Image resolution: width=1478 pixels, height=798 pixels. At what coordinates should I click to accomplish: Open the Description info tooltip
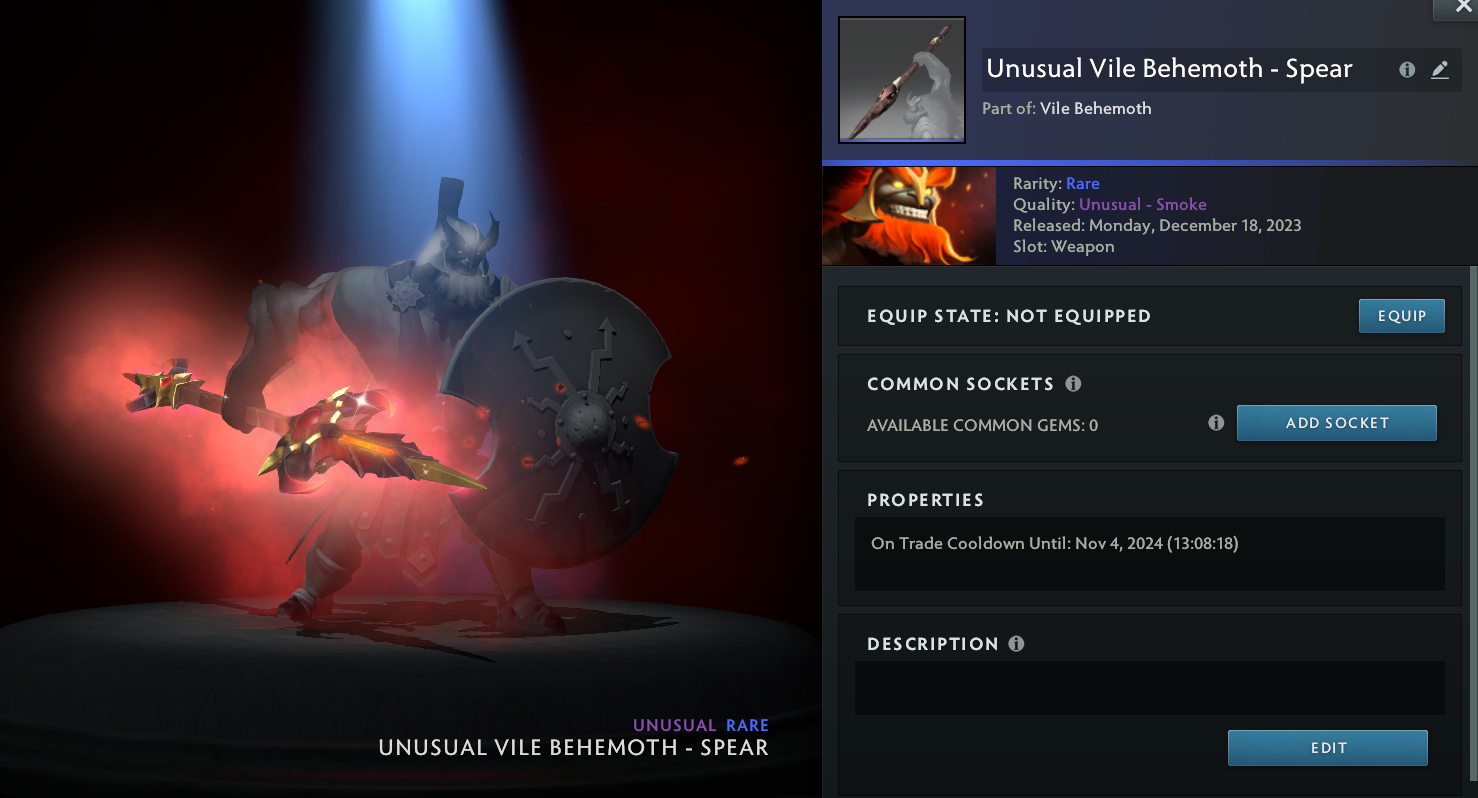click(1016, 644)
